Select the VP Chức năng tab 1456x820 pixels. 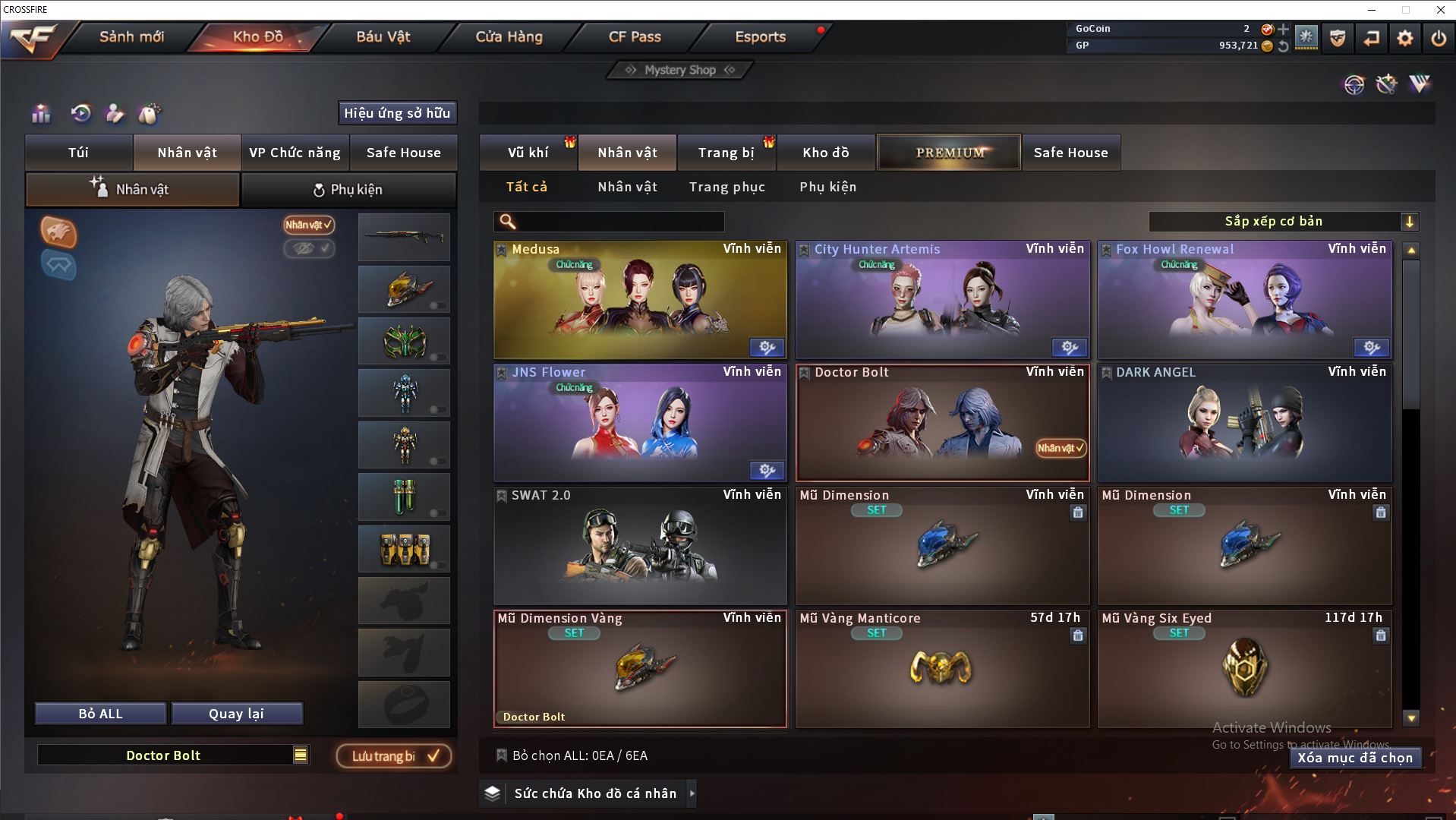pos(295,153)
